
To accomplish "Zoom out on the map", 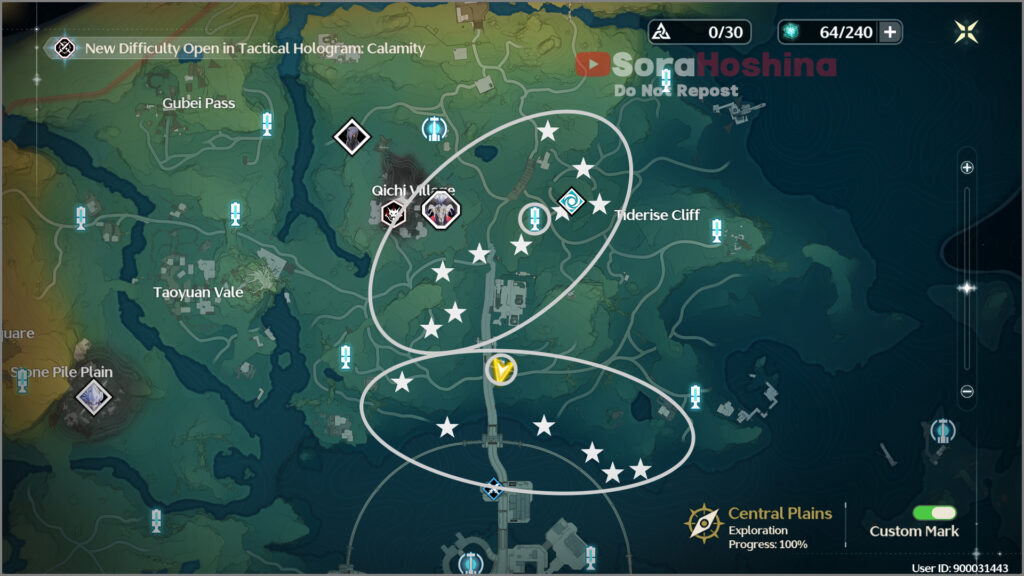I will pos(966,391).
